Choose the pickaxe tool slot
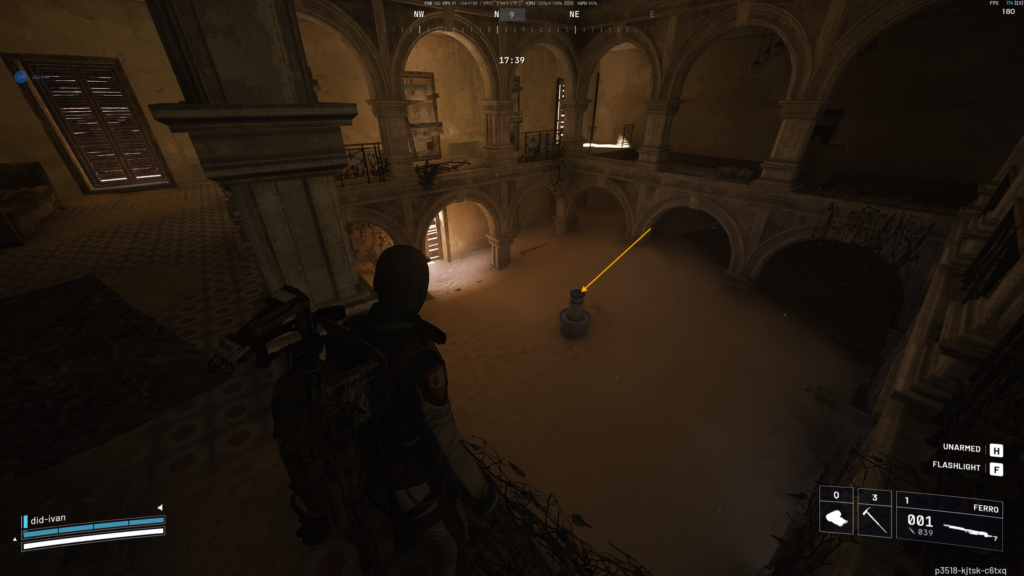 point(874,514)
